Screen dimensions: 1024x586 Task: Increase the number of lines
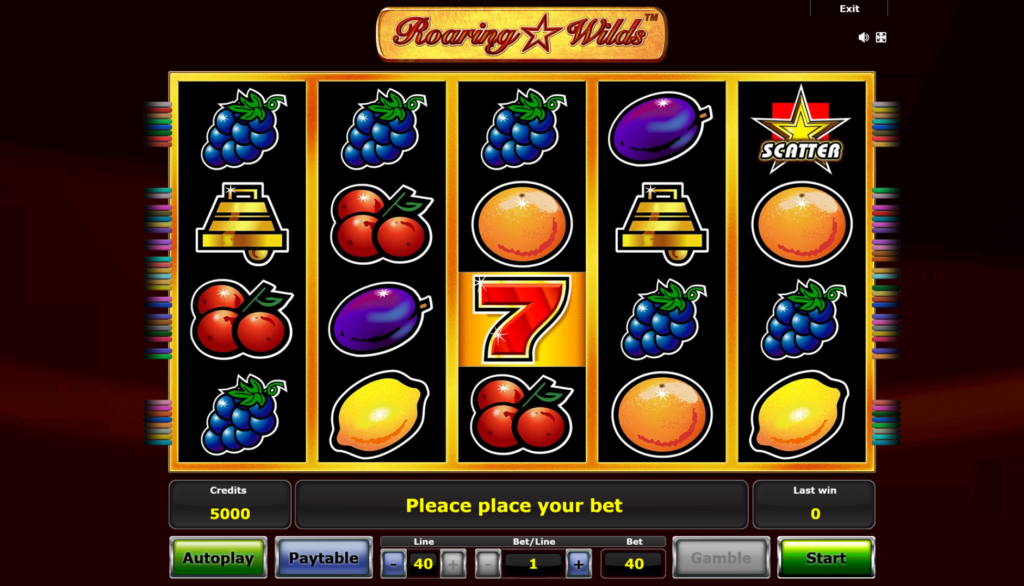tap(453, 564)
